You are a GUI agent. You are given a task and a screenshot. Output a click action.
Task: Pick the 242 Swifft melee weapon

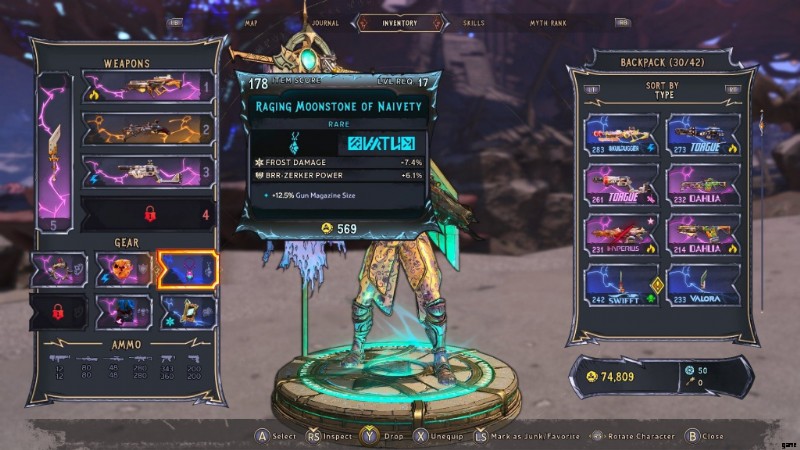coord(621,285)
